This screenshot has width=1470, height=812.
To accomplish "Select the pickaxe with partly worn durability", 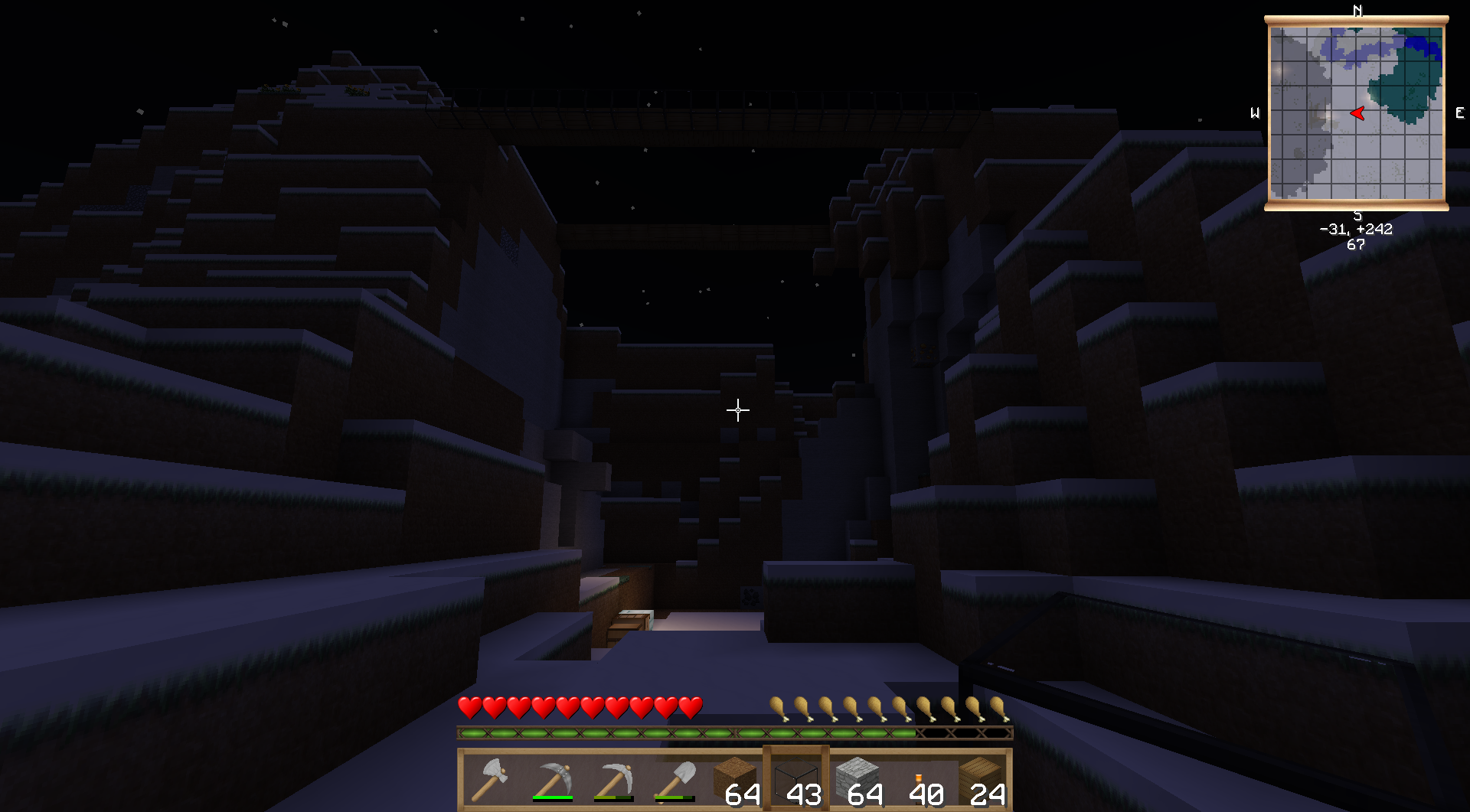I will point(613,781).
